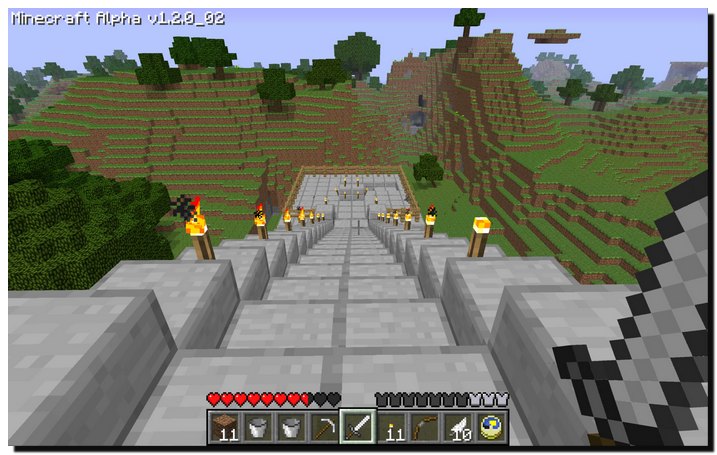Select the white feather stack of 10
717x455 pixels.
458,427
